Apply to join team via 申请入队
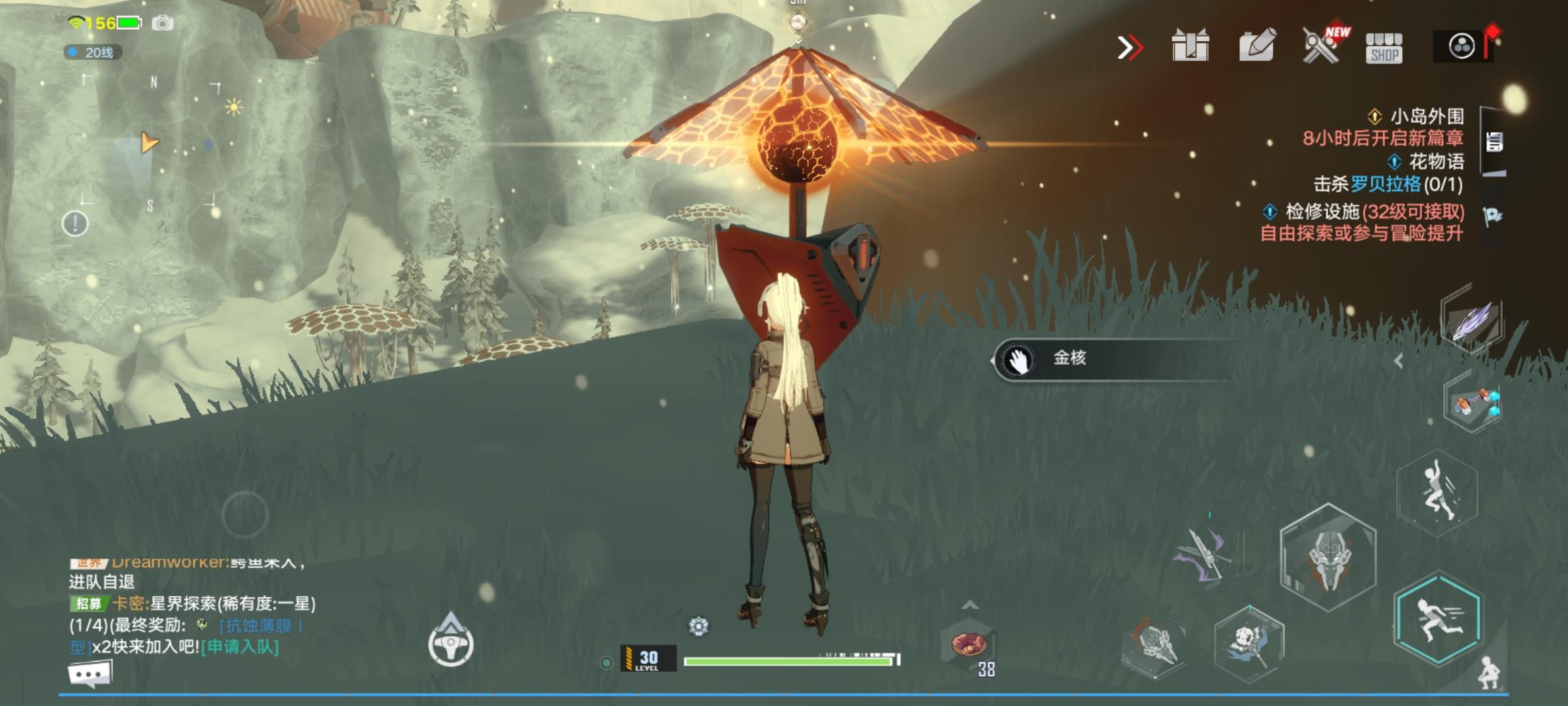The height and width of the screenshot is (706, 1568). click(240, 647)
